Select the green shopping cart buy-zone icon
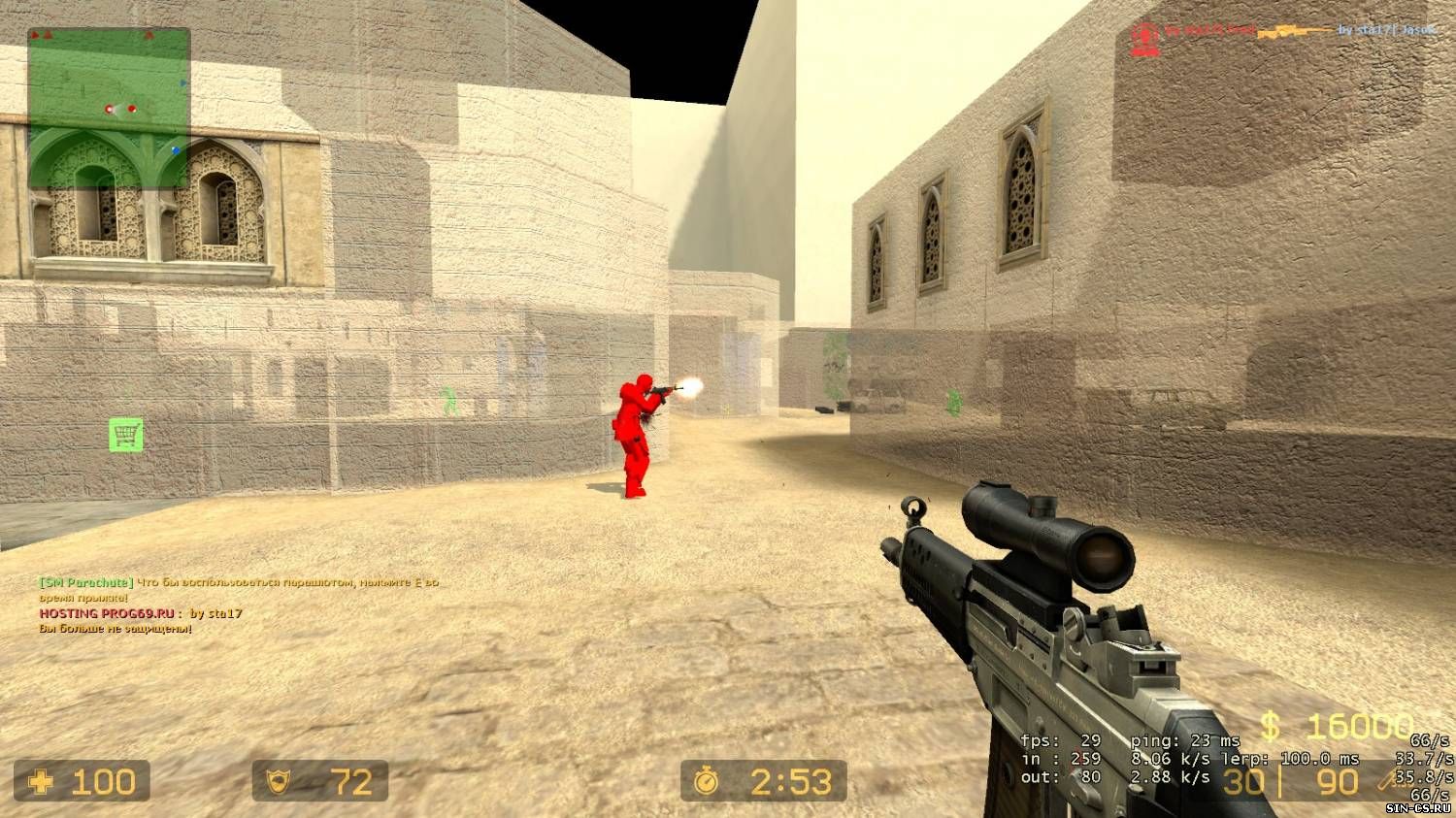 126,435
